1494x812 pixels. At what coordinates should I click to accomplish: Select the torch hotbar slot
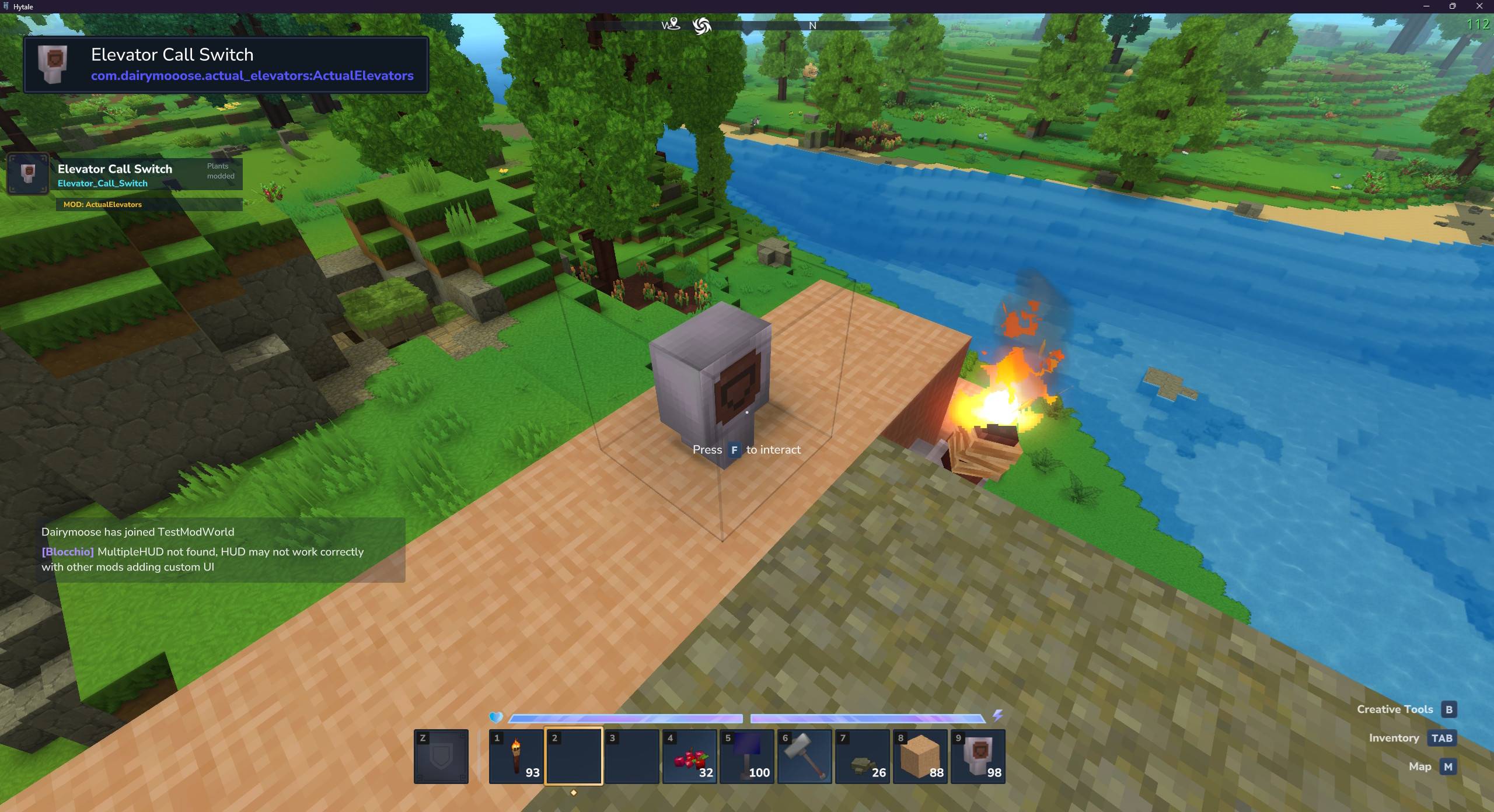516,756
